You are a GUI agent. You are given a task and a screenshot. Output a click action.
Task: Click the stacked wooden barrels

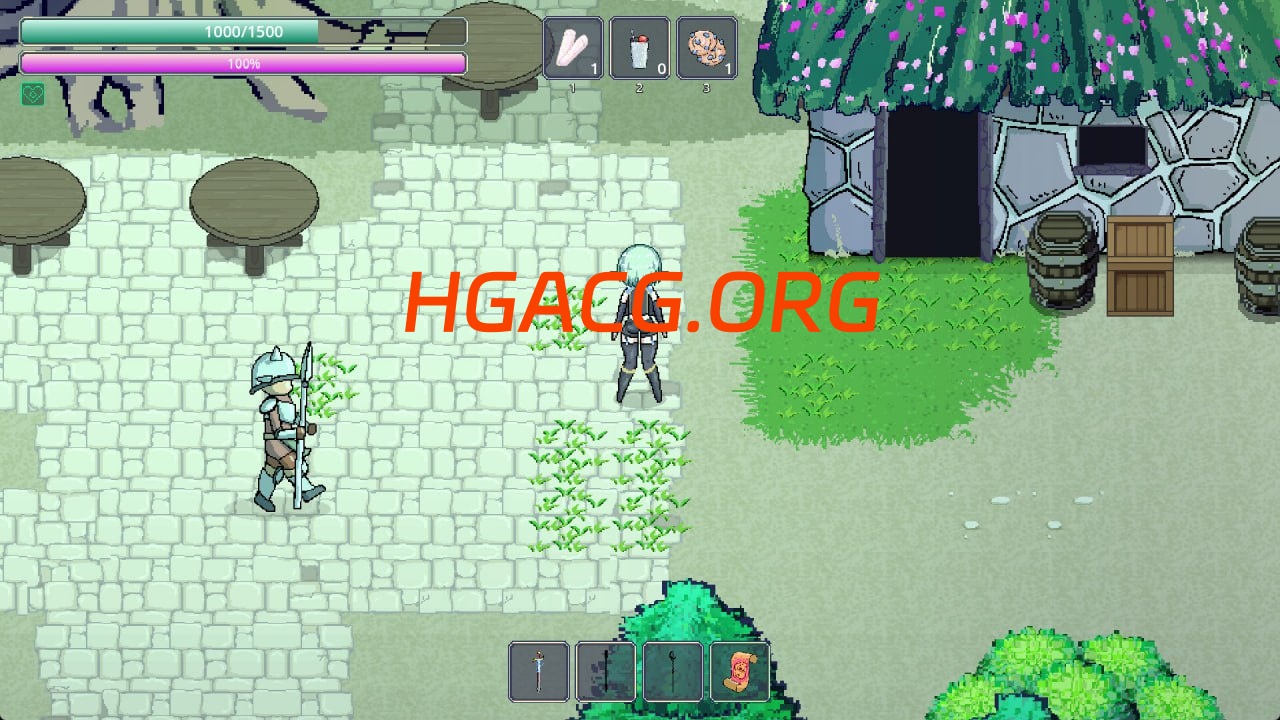[1060, 265]
